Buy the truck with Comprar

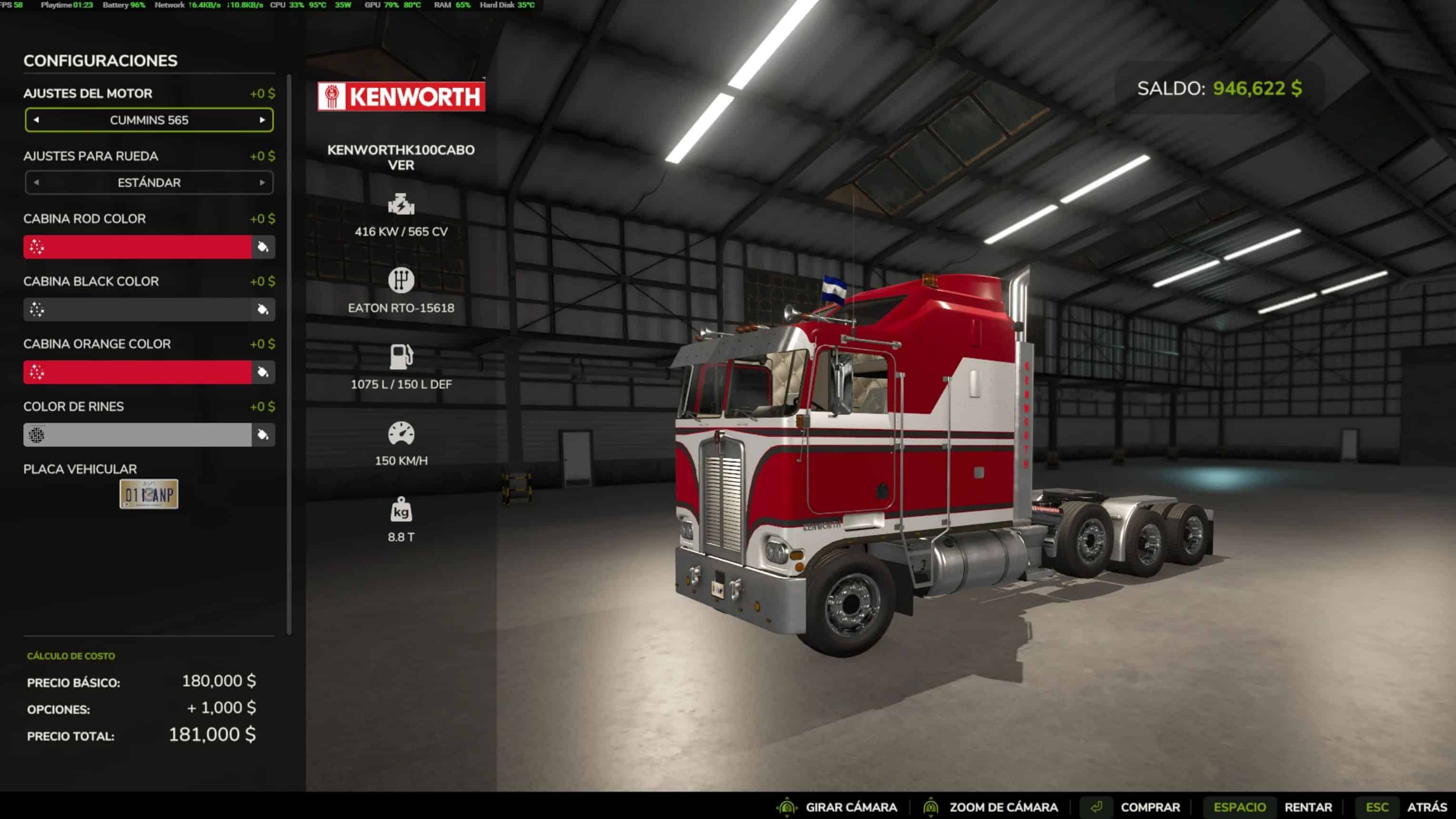coord(1150,807)
